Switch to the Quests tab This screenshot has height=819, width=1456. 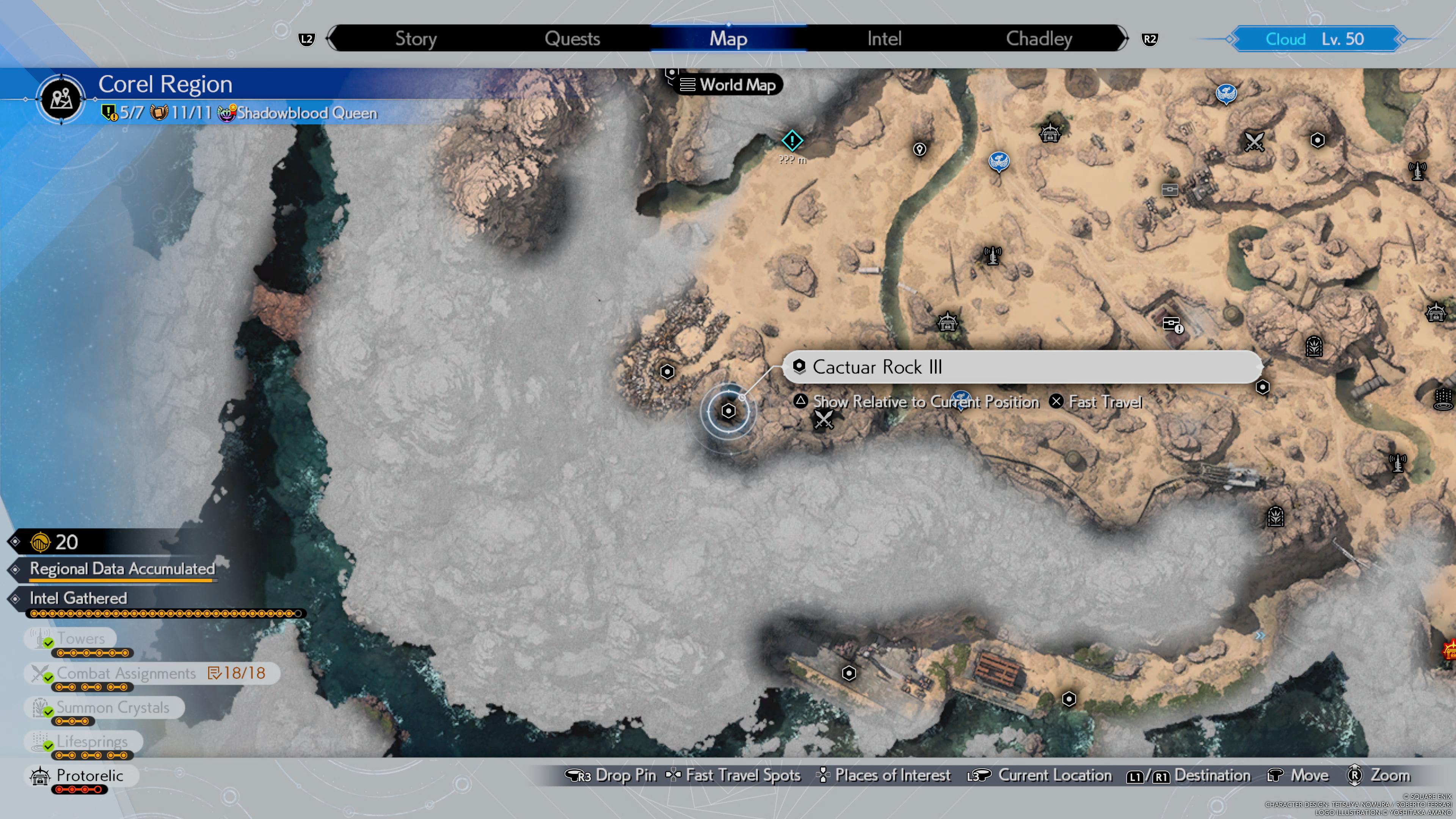tap(572, 38)
